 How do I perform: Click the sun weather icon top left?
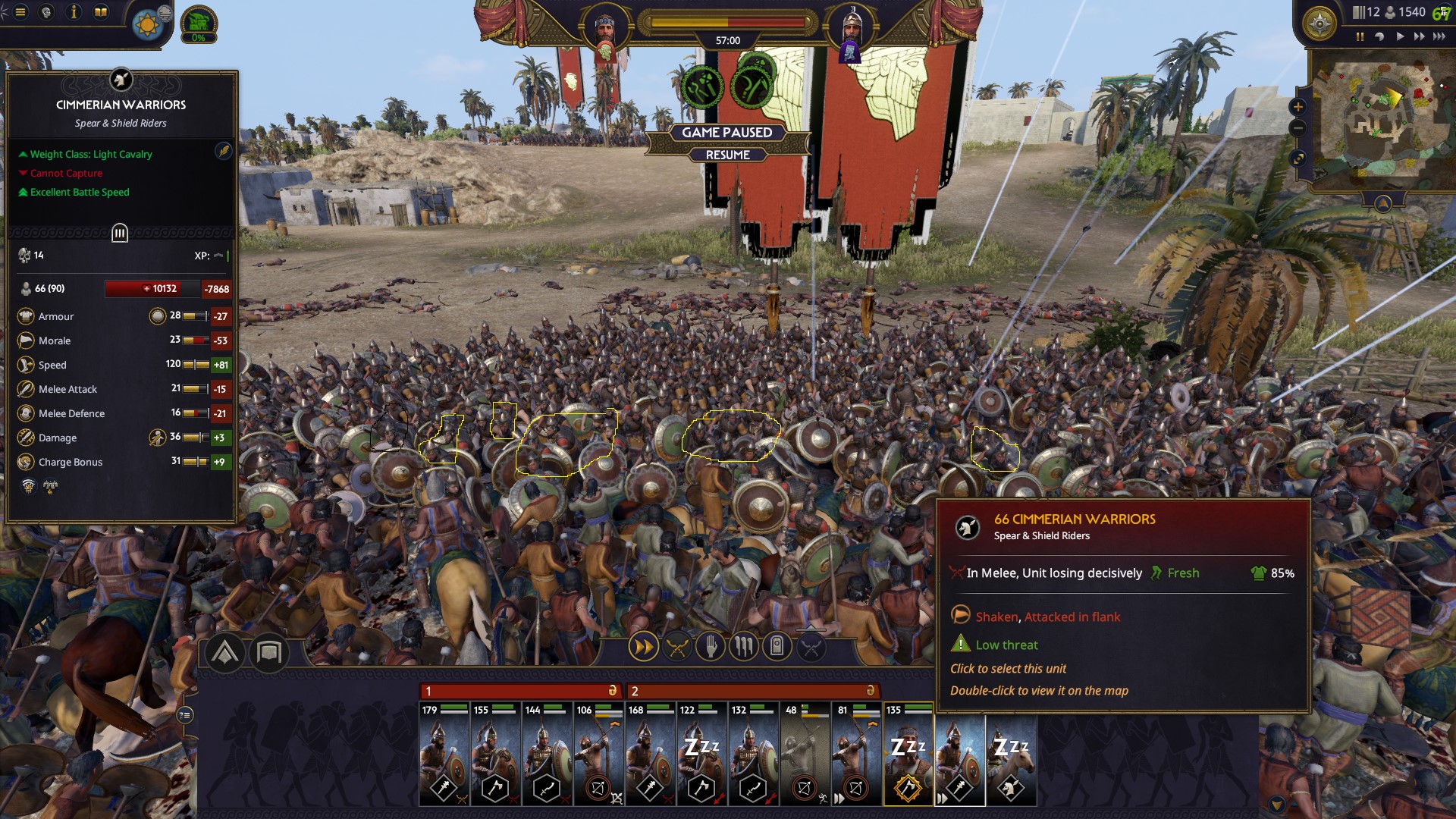pyautogui.click(x=149, y=25)
